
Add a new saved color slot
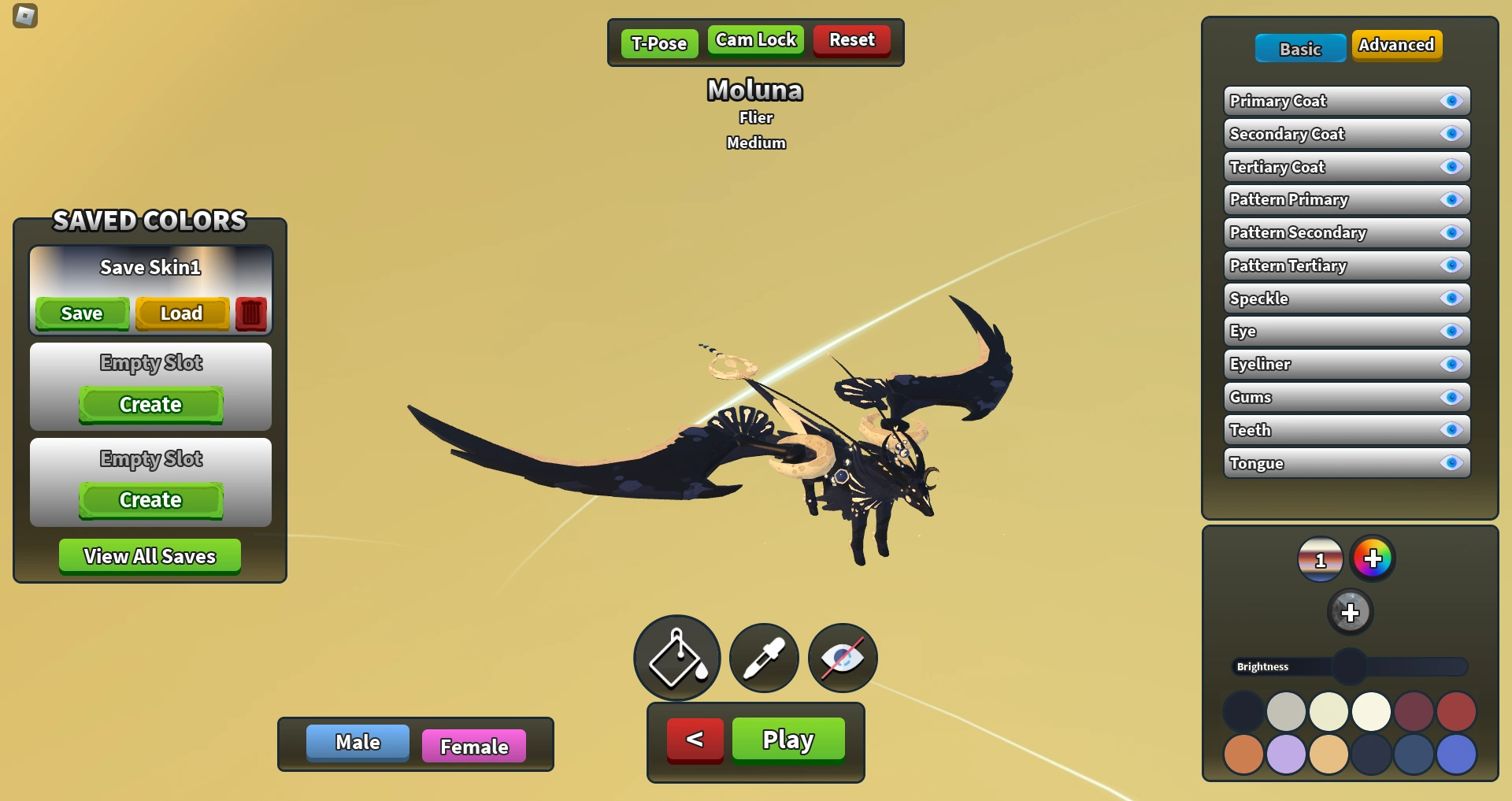(x=1351, y=611)
